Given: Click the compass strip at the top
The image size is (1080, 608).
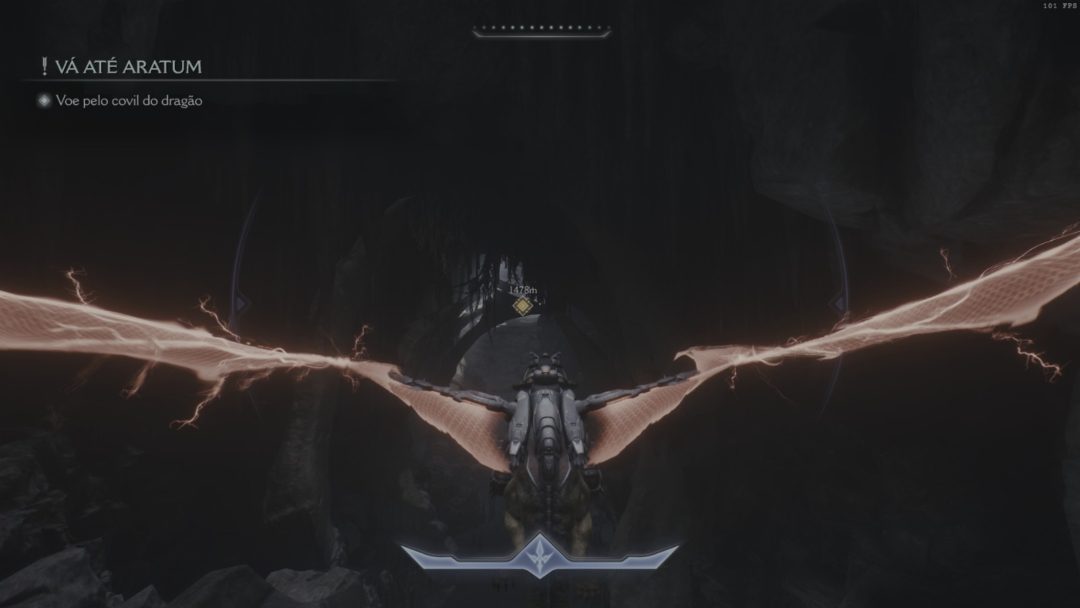Looking at the screenshot, I should point(539,32).
